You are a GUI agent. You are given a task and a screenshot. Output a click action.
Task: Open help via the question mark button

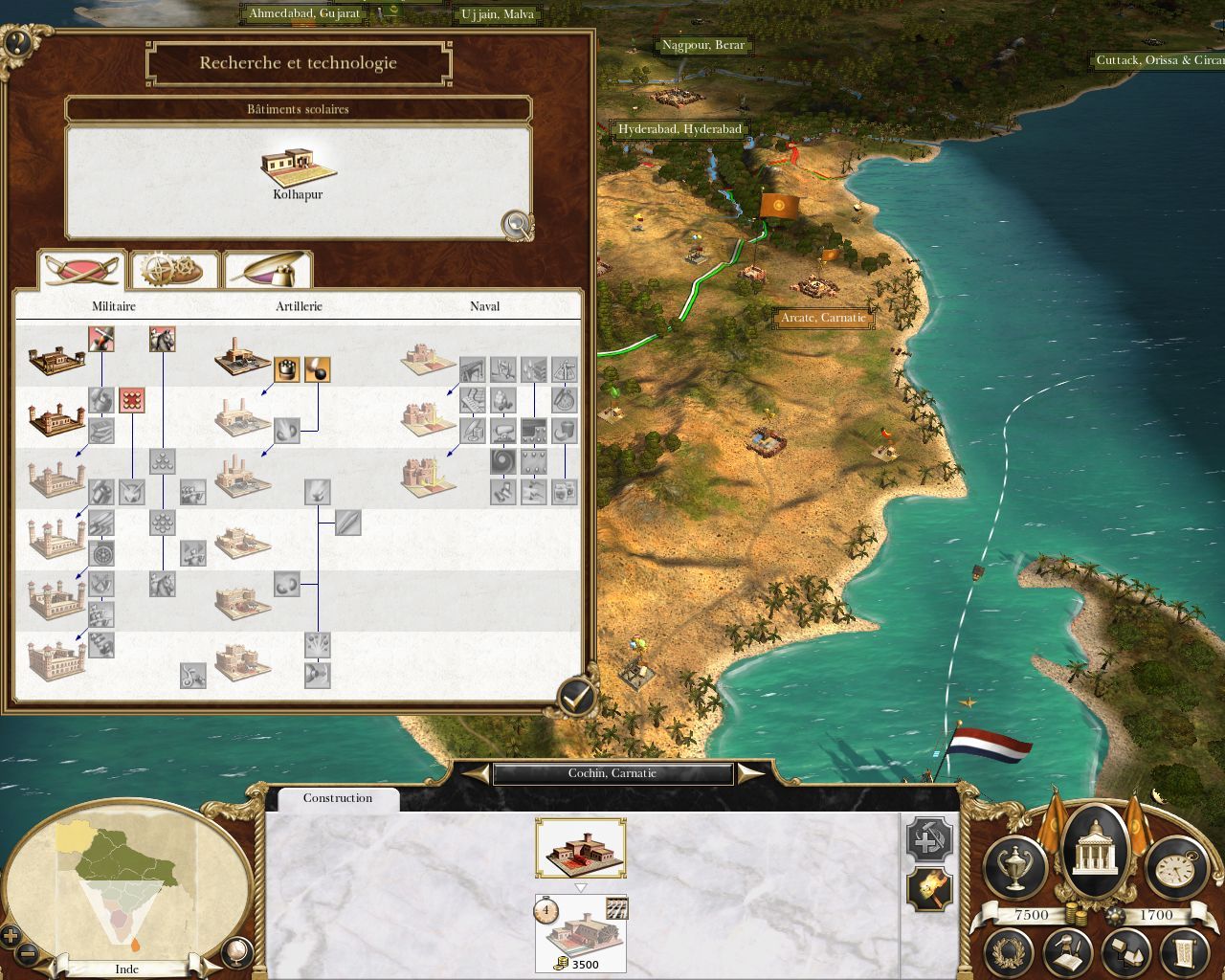click(18, 41)
